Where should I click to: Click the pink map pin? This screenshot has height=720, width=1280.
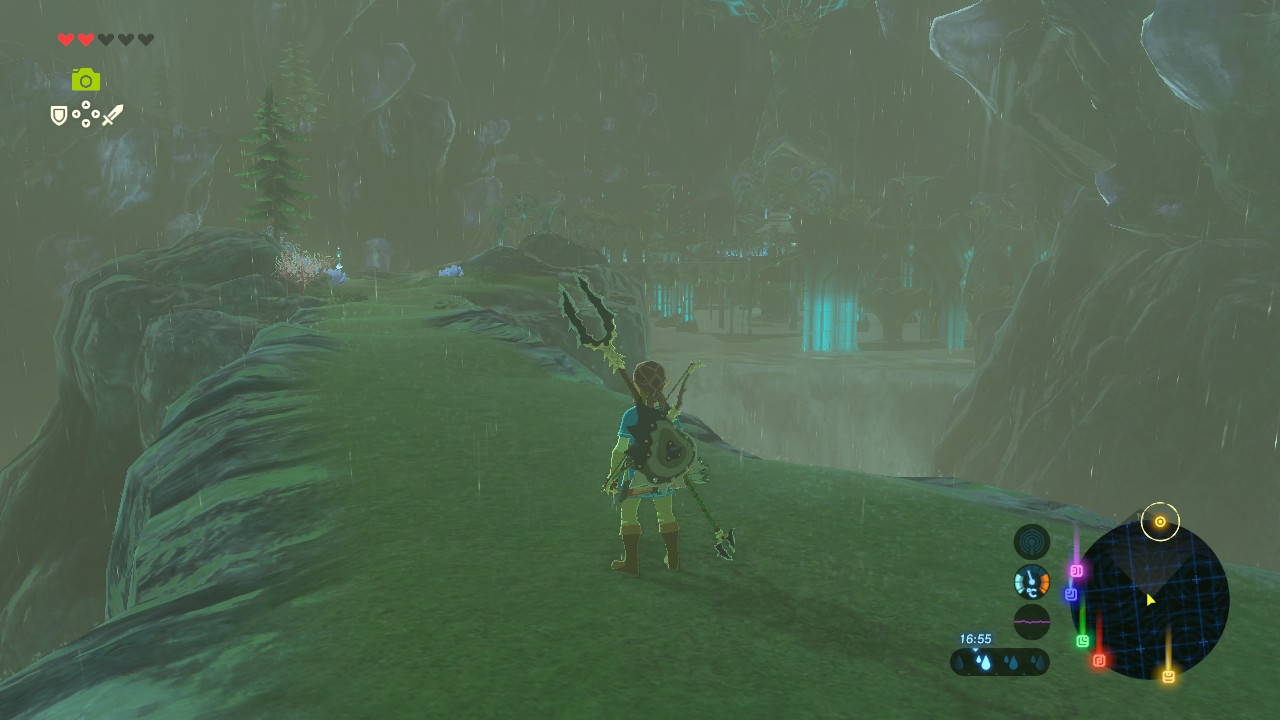pyautogui.click(x=1077, y=571)
